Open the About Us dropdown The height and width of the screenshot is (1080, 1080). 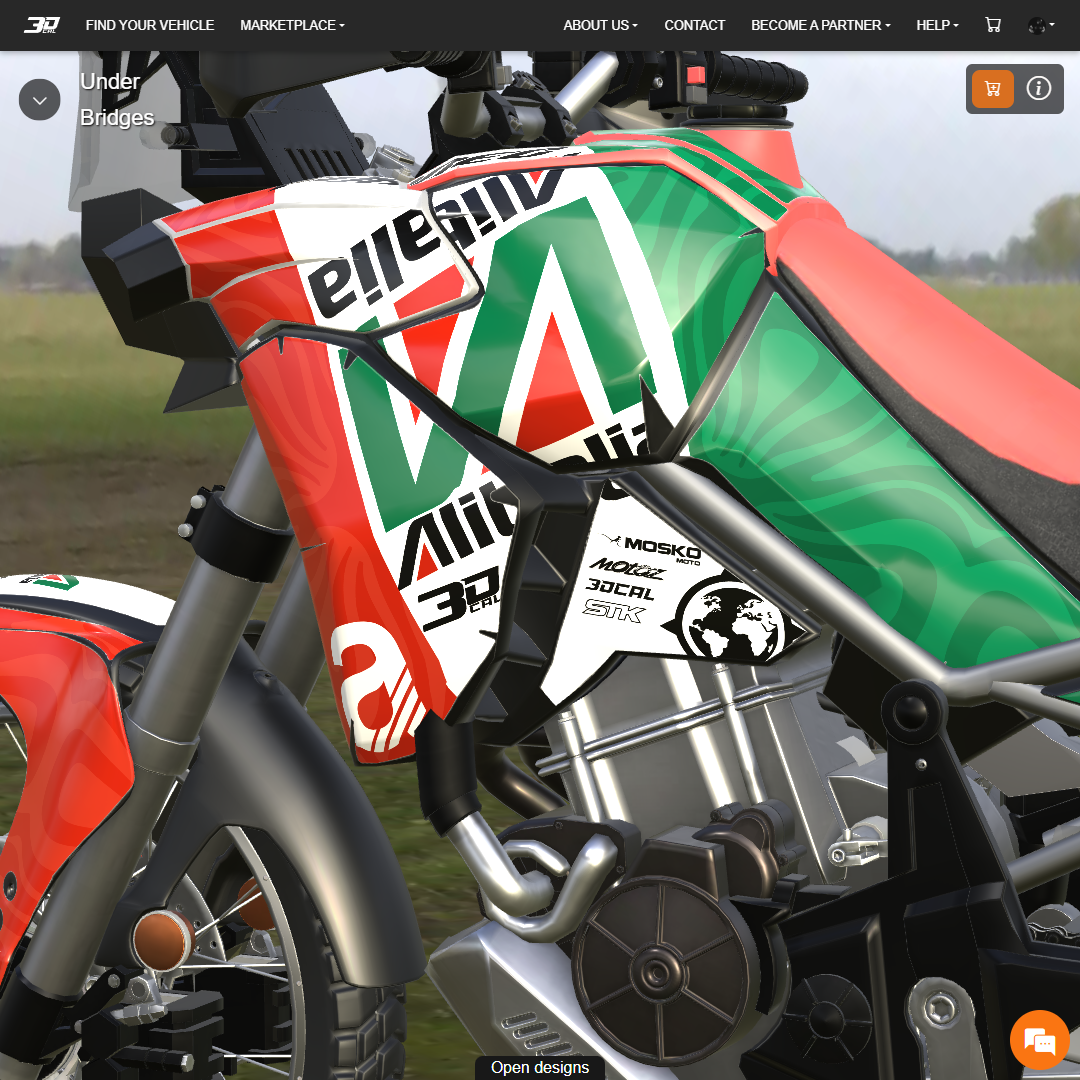click(x=600, y=25)
